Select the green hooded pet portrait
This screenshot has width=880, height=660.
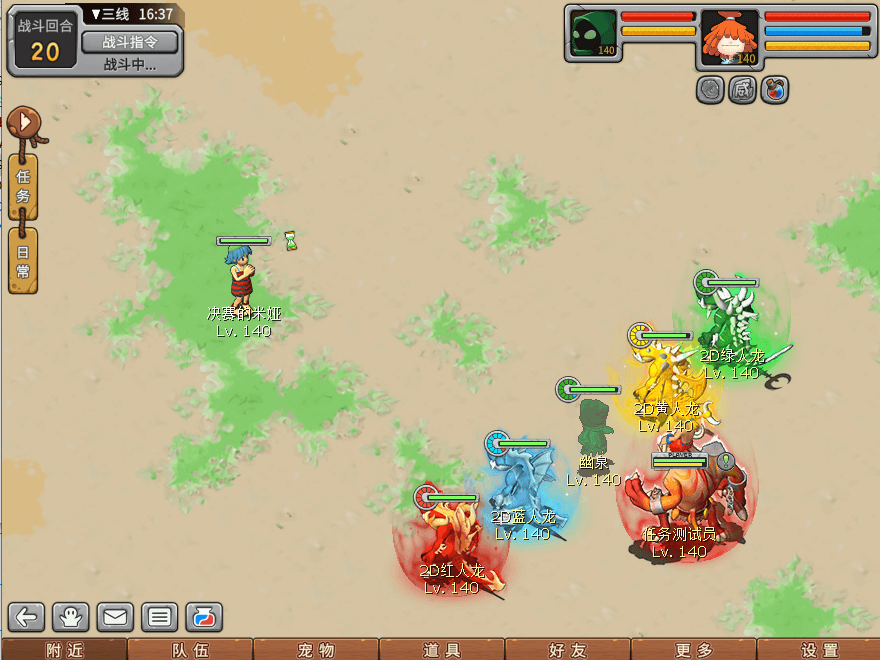point(593,35)
